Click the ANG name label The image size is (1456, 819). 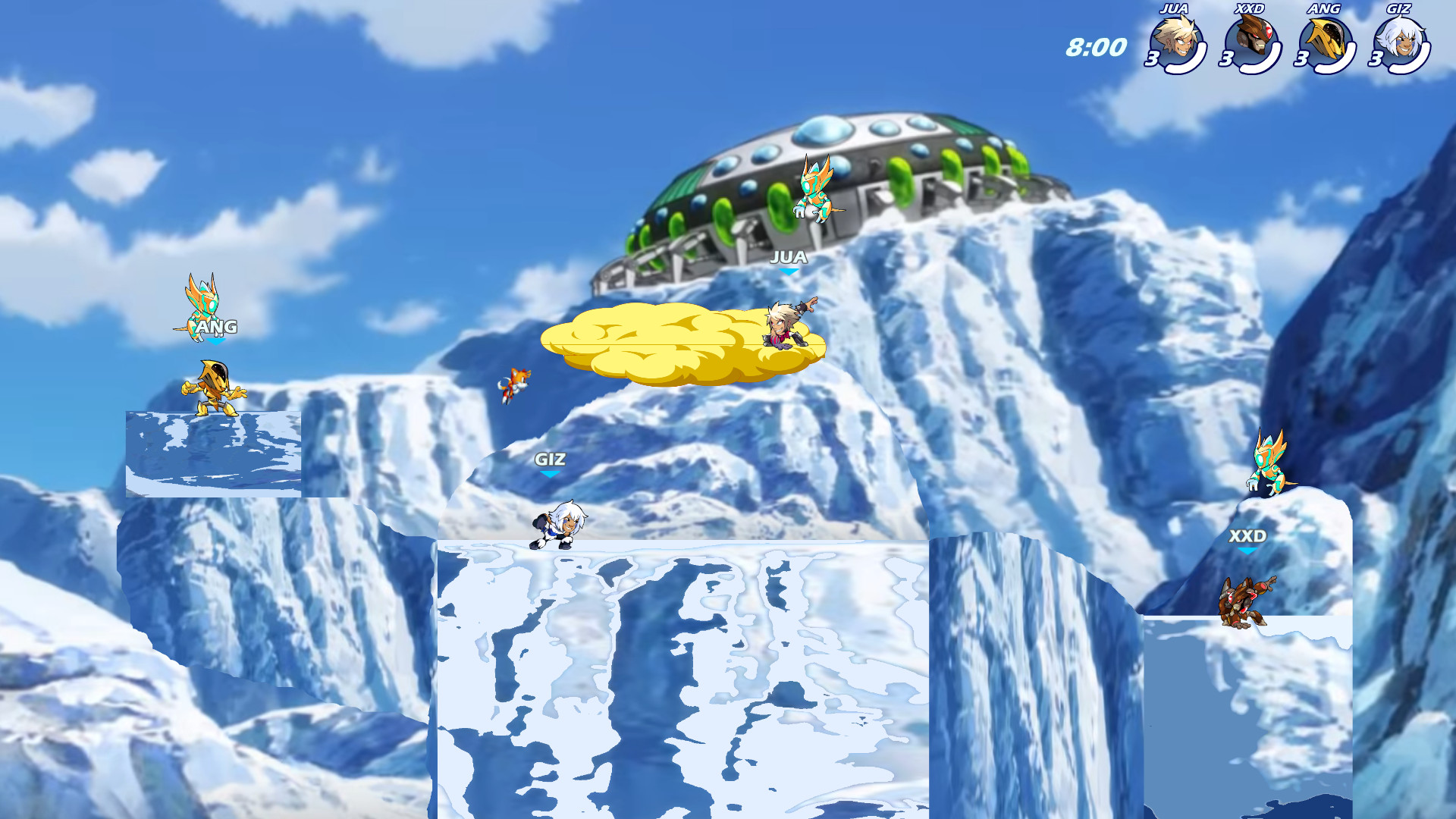click(x=217, y=326)
